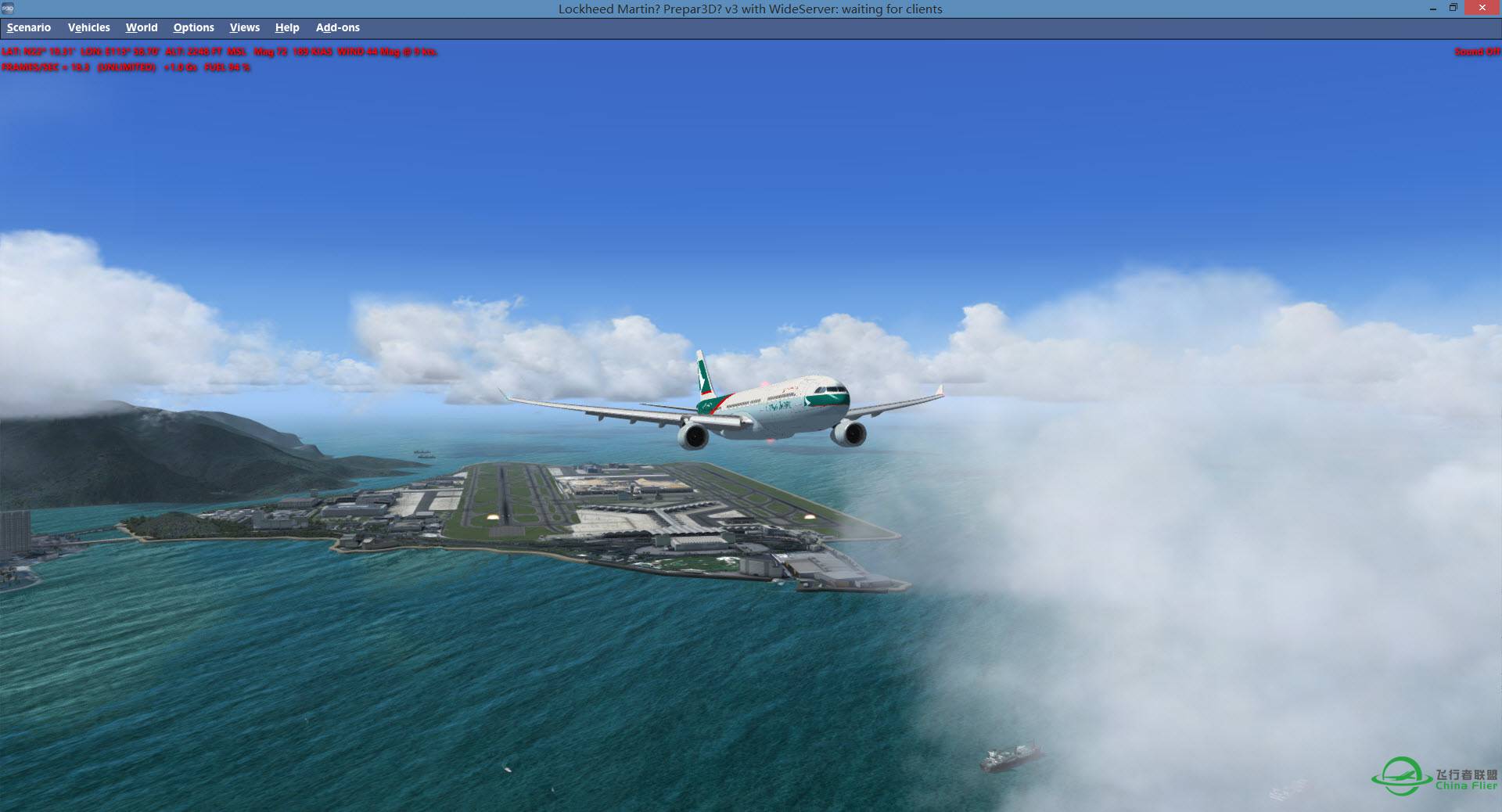Show the Options menu
The height and width of the screenshot is (812, 1502).
click(193, 27)
